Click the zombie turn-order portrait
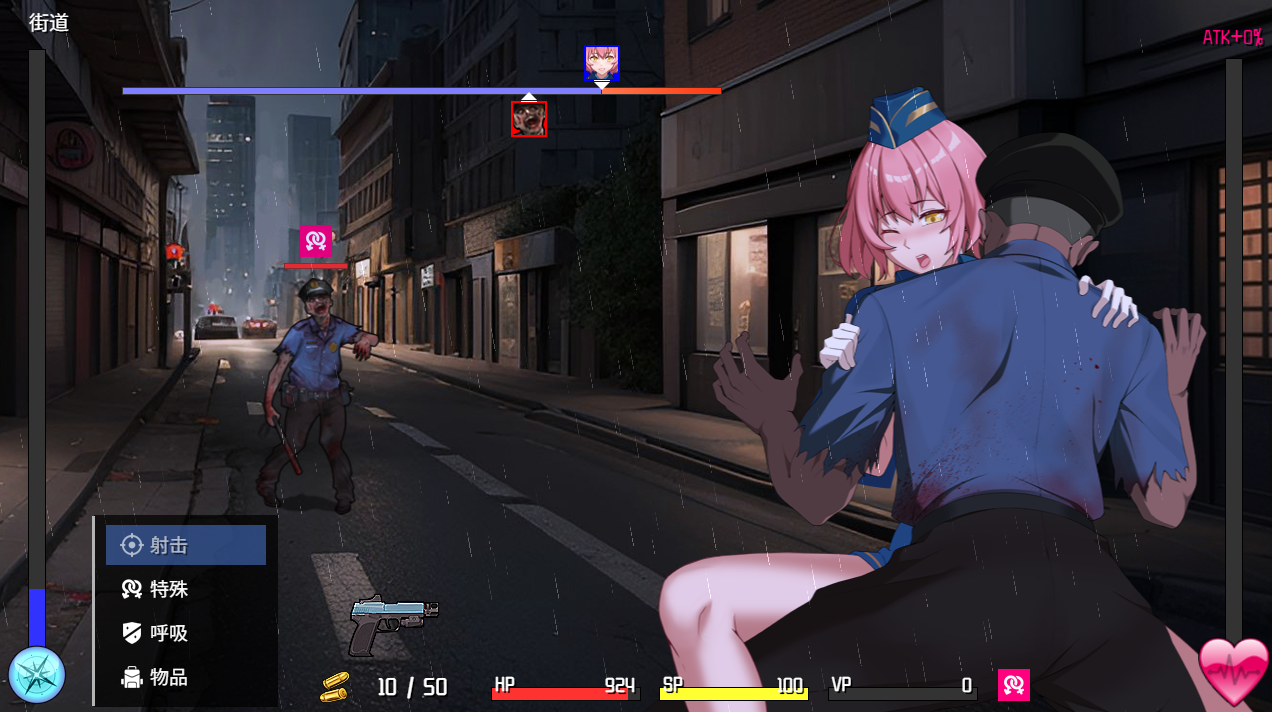 pos(529,119)
